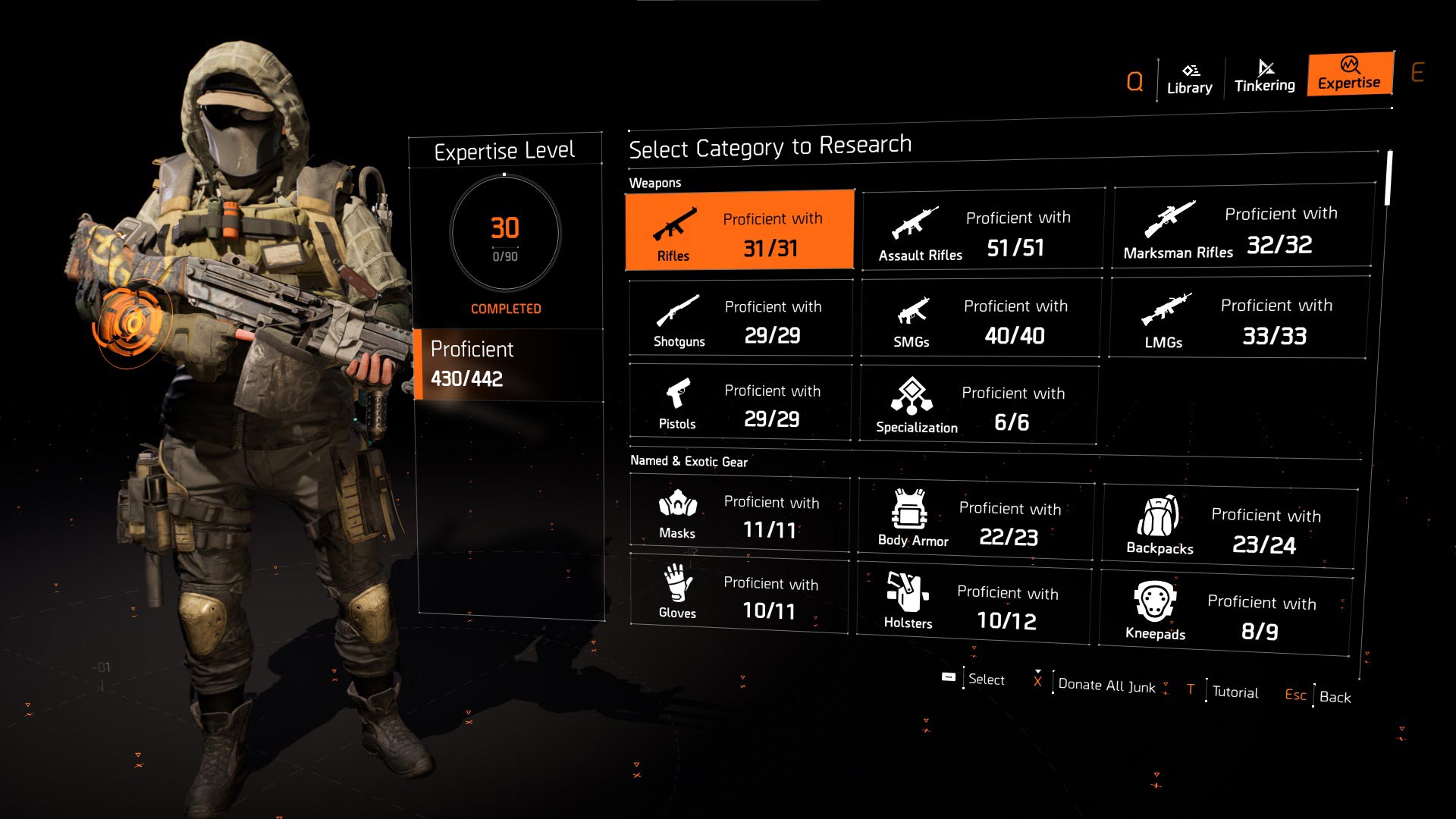Choose the Backpacks gear category

(1229, 528)
